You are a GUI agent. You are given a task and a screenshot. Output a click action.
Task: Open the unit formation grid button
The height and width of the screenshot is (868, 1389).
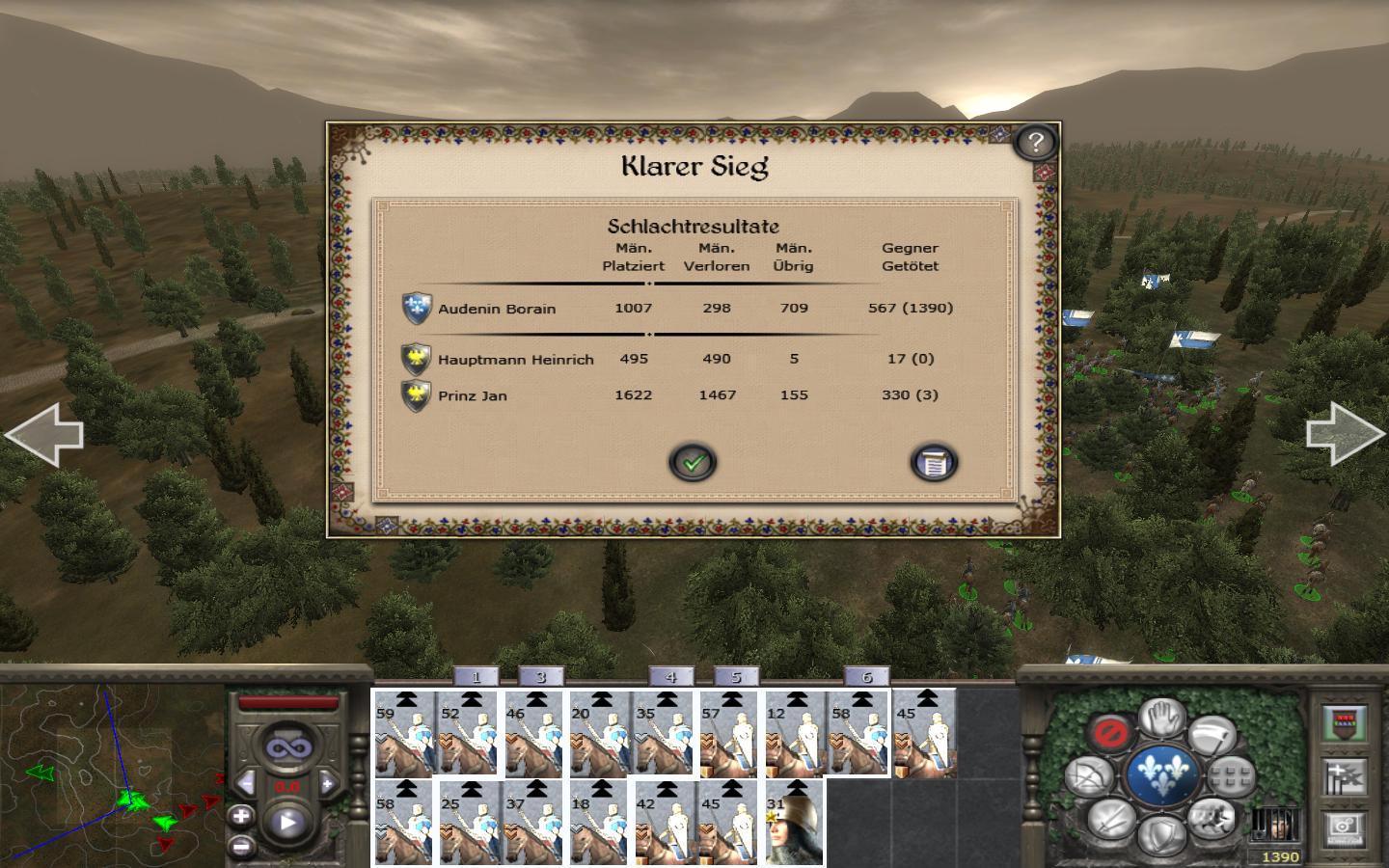(1232, 774)
